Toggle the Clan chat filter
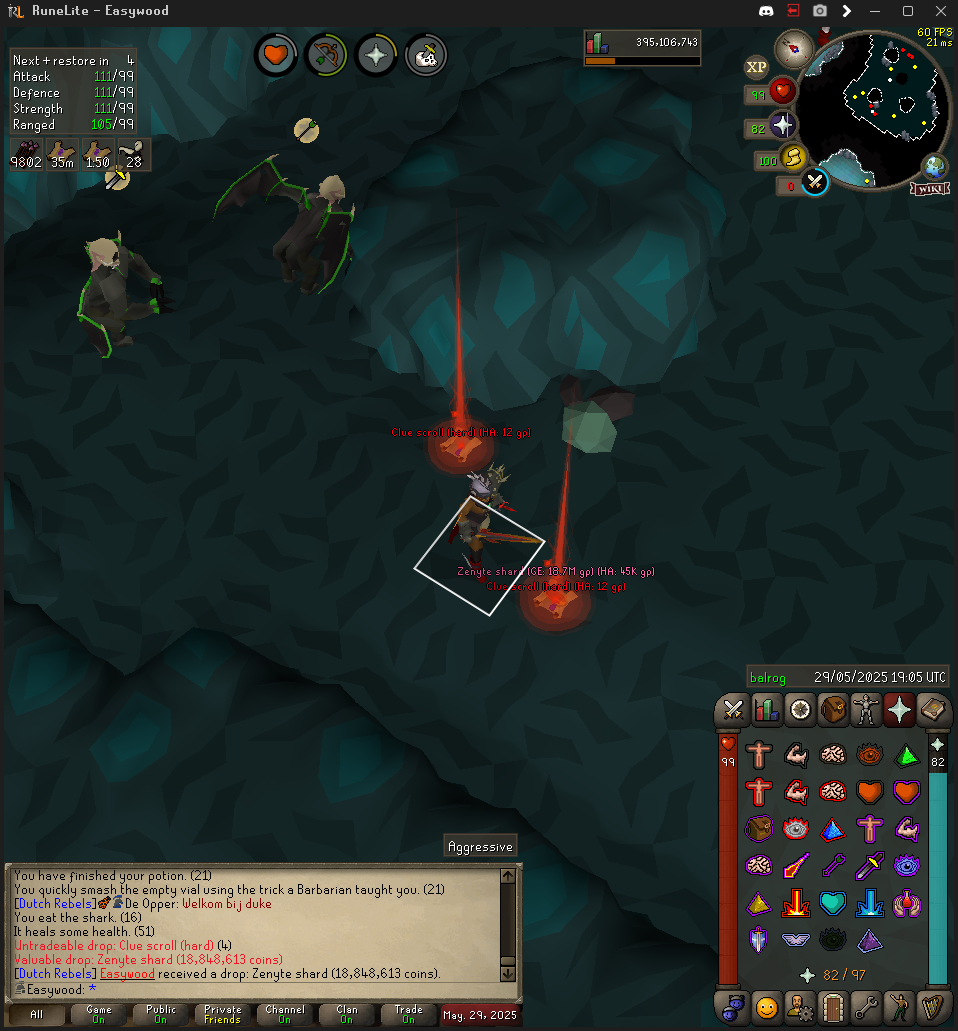 pyautogui.click(x=346, y=1014)
